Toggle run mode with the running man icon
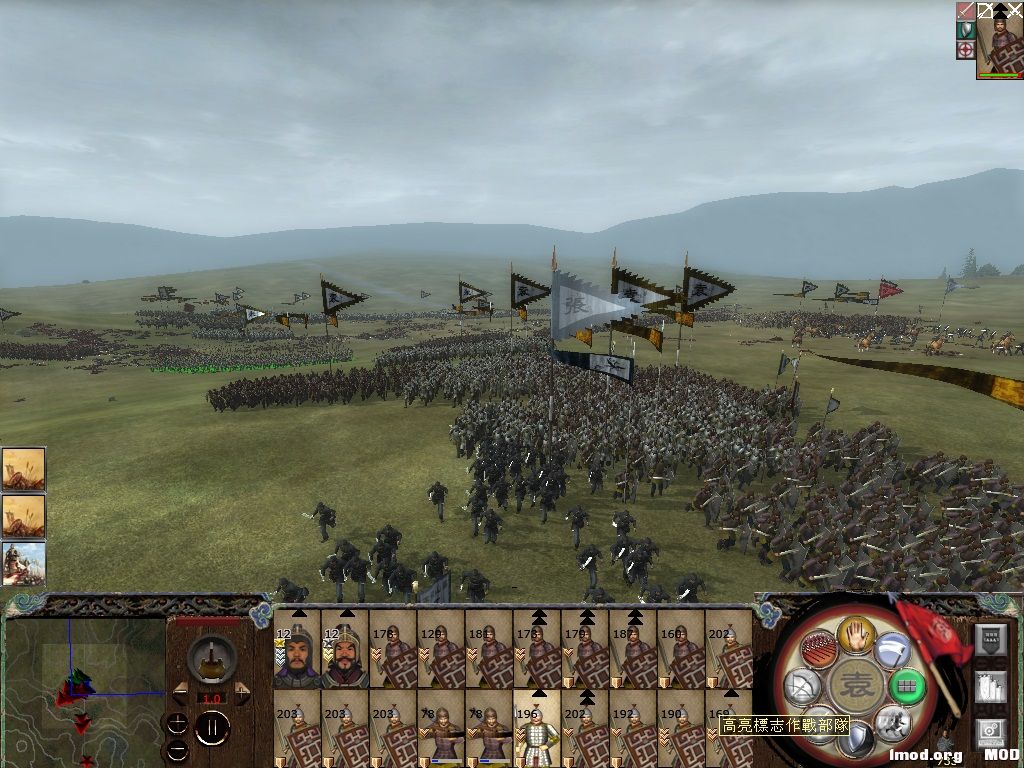 click(892, 722)
